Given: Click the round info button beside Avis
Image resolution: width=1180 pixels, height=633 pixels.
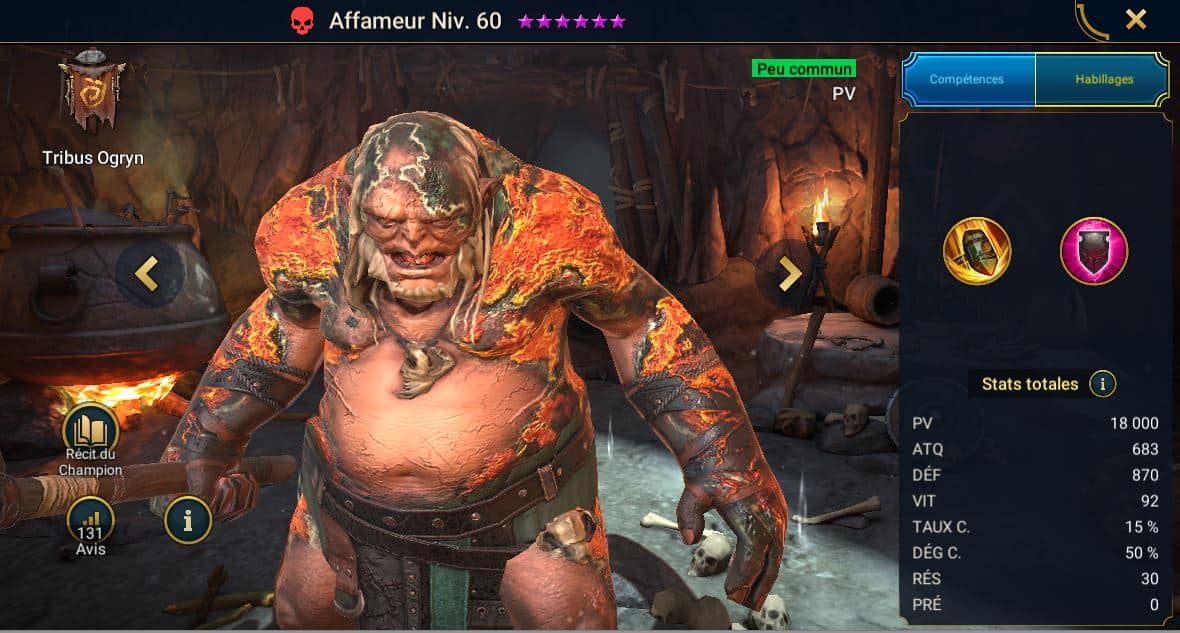Looking at the screenshot, I should coord(188,519).
